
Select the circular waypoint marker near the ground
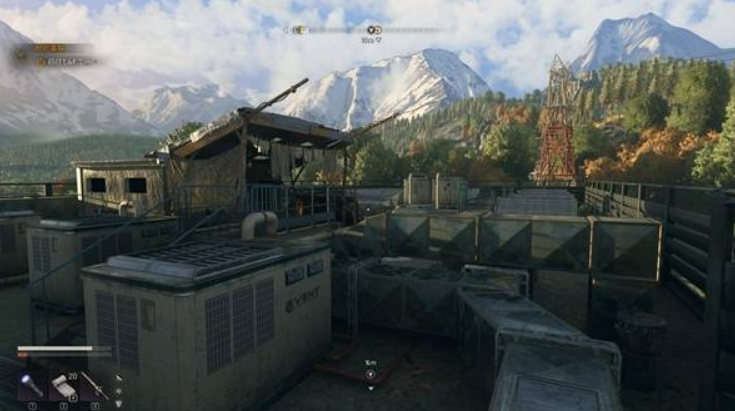click(x=370, y=374)
